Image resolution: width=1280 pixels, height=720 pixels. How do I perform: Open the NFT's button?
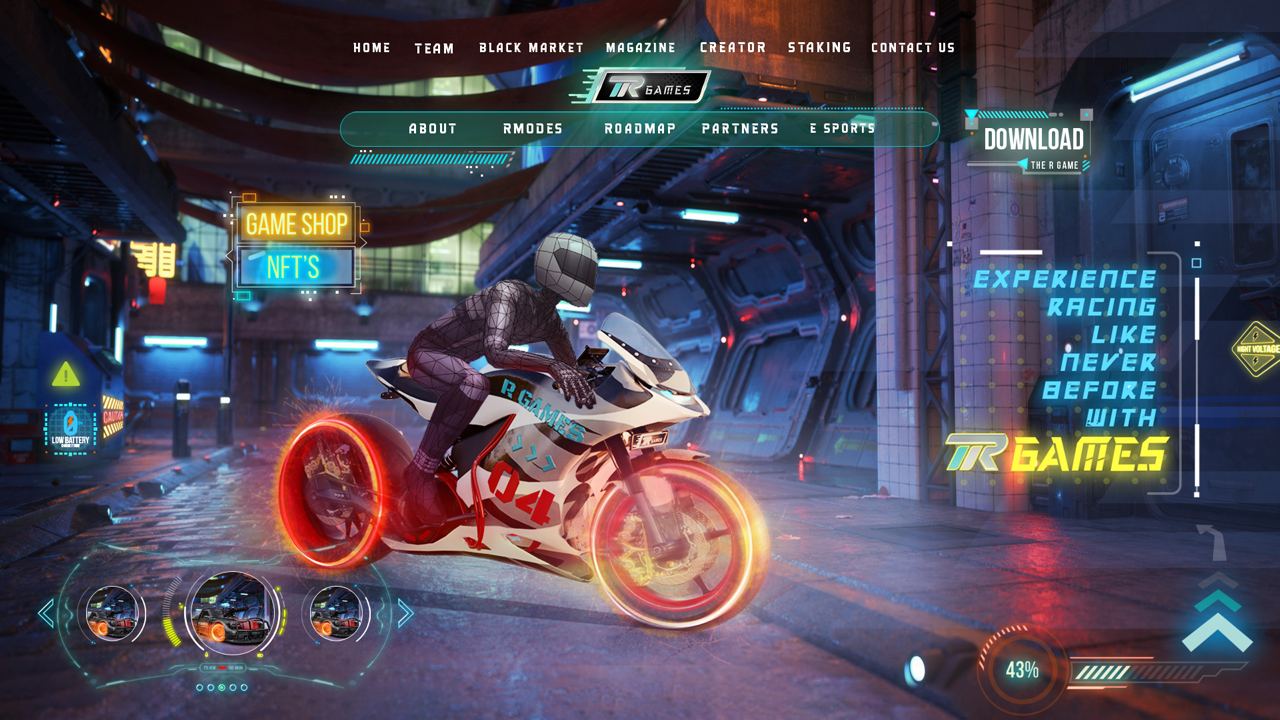point(295,267)
